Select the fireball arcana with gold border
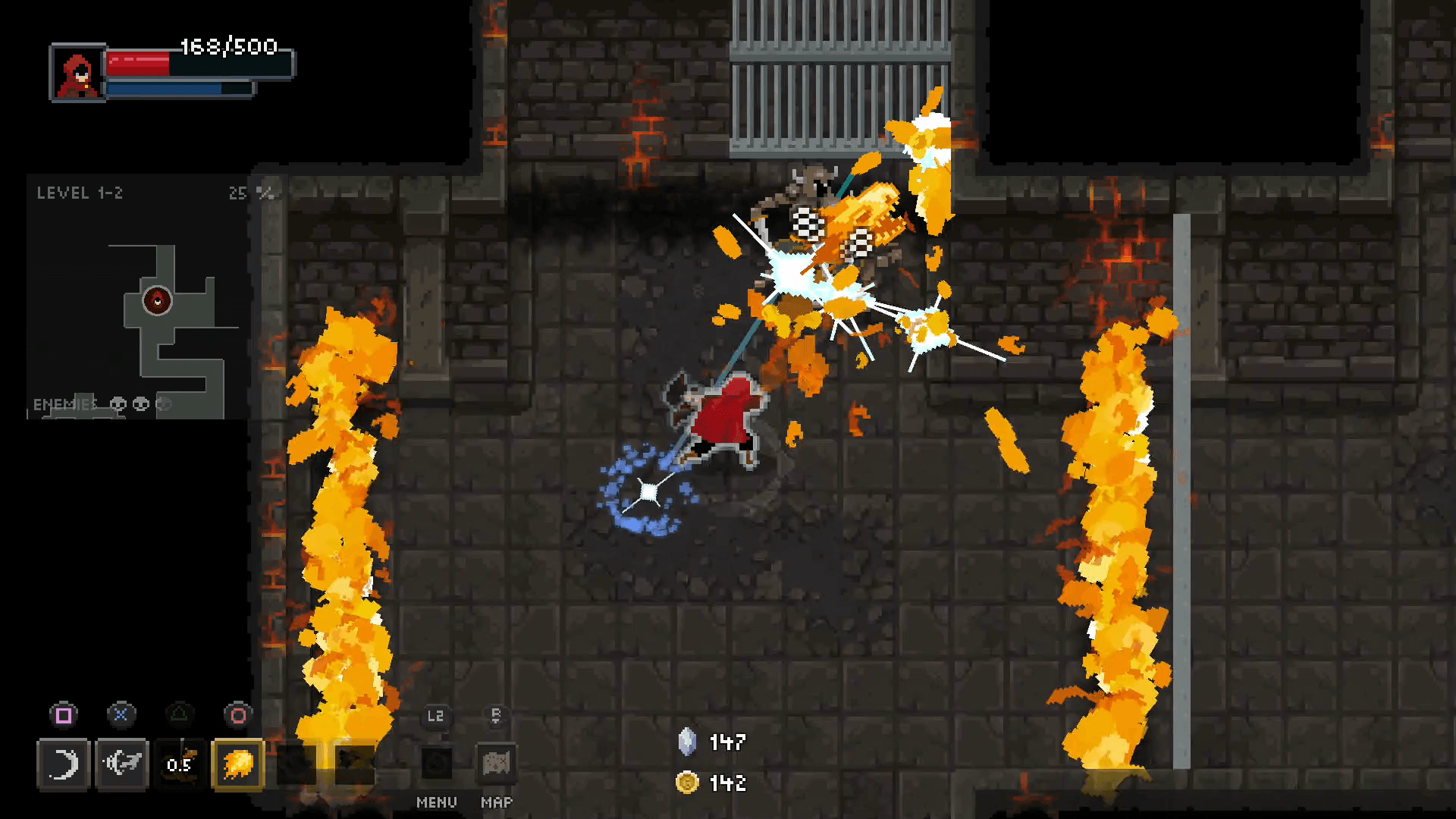1456x819 pixels. [237, 764]
